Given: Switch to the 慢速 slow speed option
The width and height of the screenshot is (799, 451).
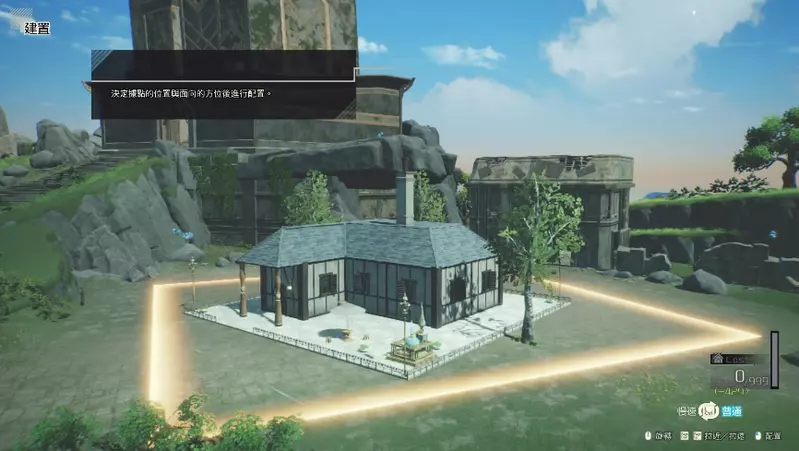Looking at the screenshot, I should coord(687,410).
